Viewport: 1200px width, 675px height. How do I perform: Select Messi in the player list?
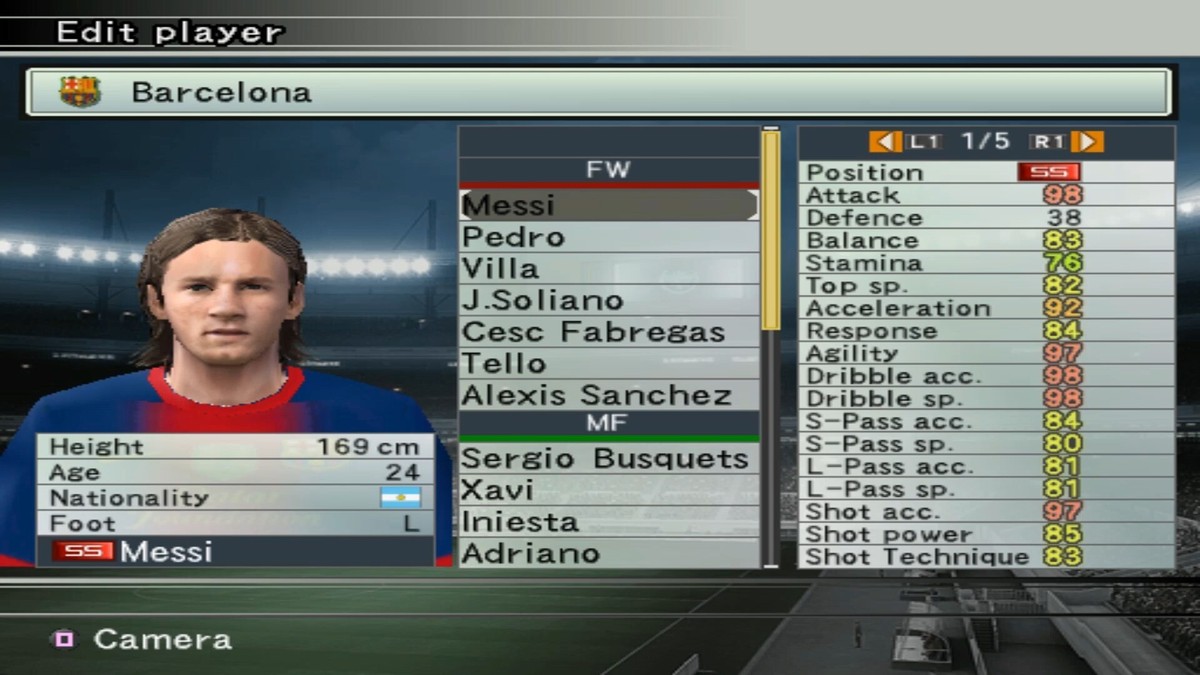pyautogui.click(x=608, y=205)
